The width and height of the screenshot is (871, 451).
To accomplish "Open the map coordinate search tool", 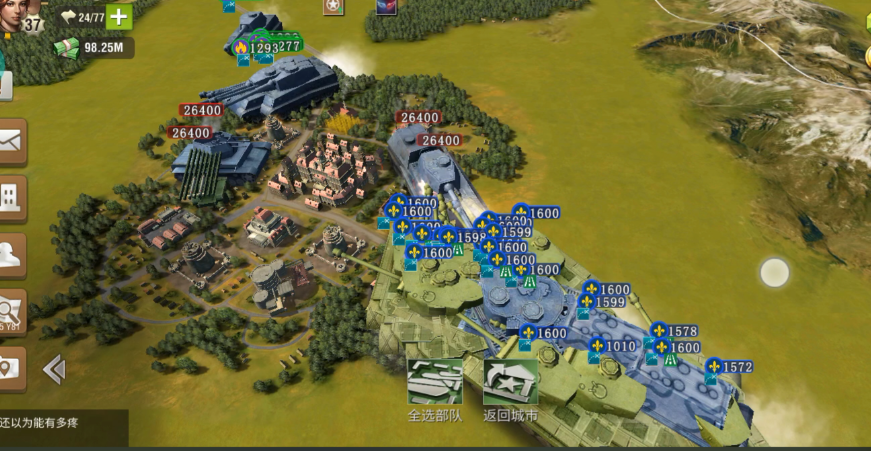I will pyautogui.click(x=11, y=312).
